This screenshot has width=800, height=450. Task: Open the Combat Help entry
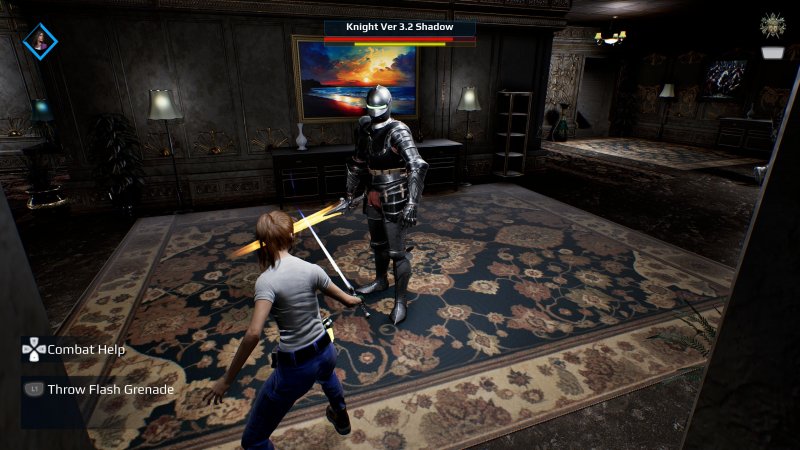pos(85,350)
